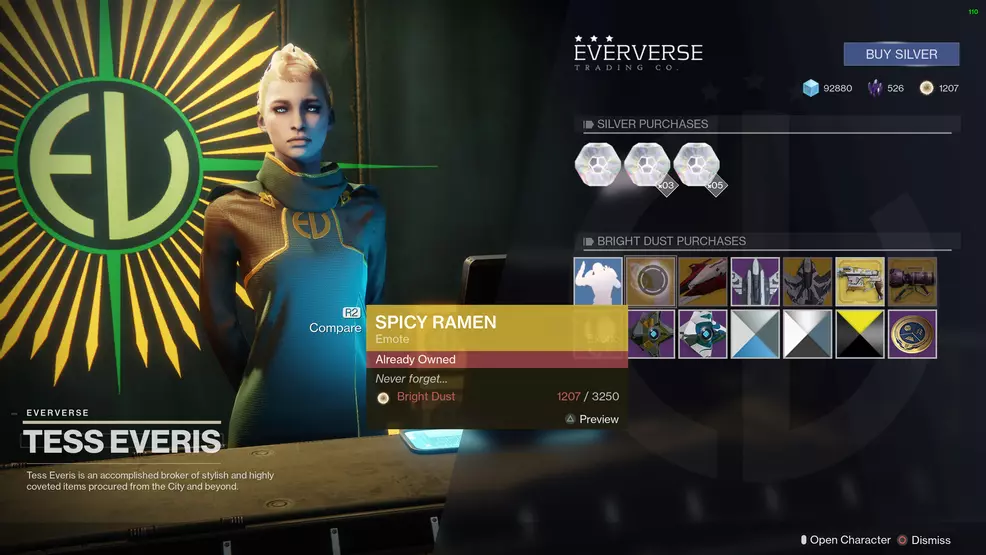Image resolution: width=986 pixels, height=555 pixels.
Task: Select the brown rocket launcher ornament
Action: 912,282
